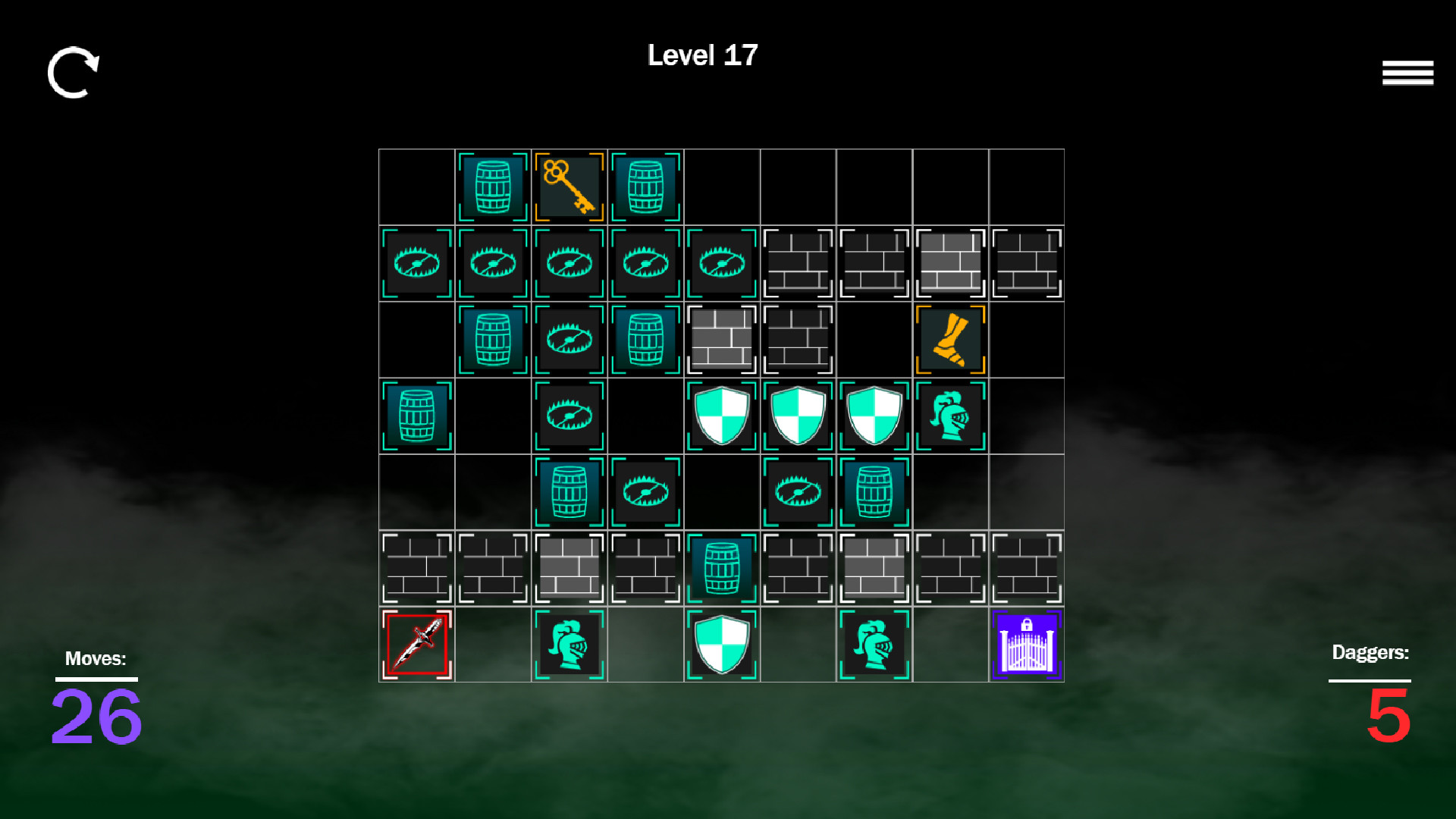Click the golden key tile
The width and height of the screenshot is (1456, 819).
pyautogui.click(x=570, y=186)
